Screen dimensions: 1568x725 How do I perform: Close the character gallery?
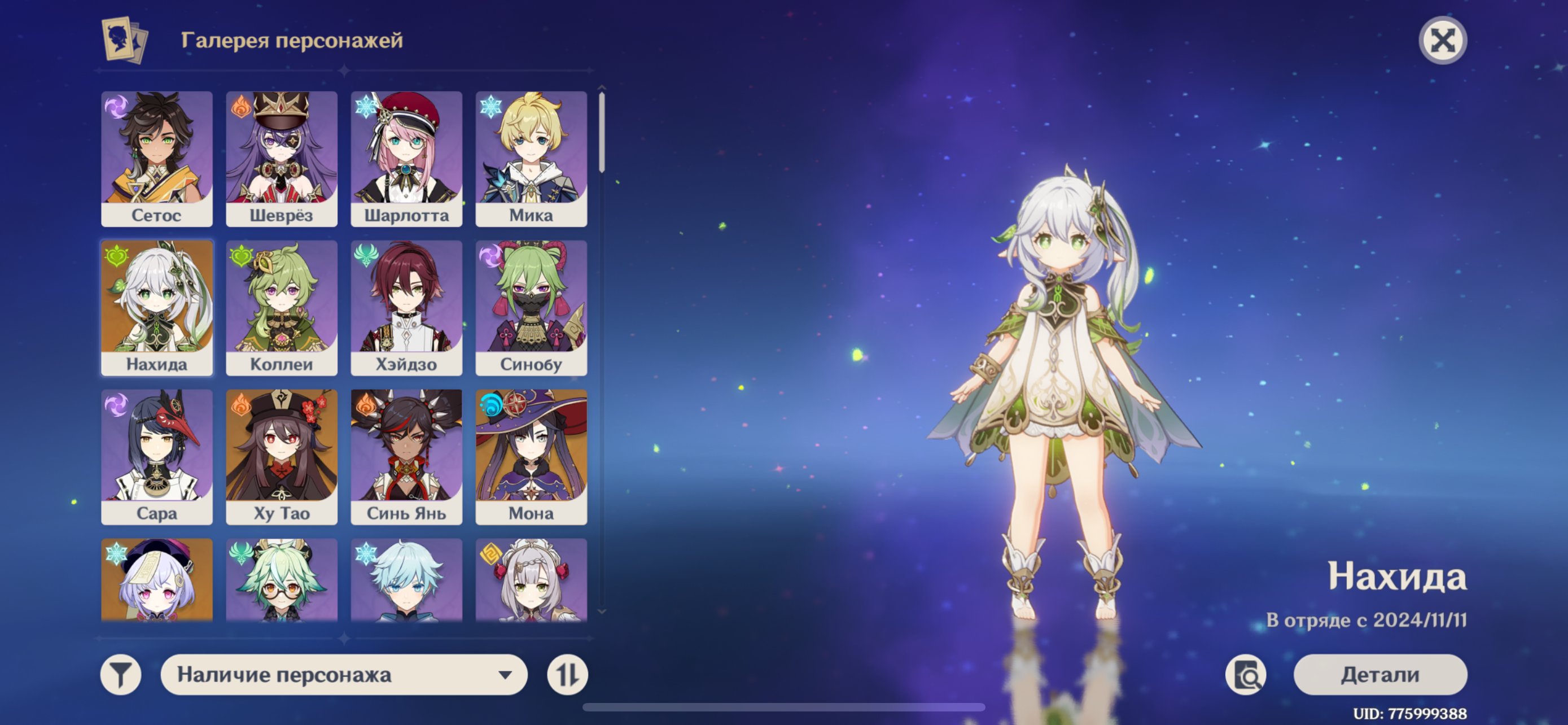(1442, 41)
